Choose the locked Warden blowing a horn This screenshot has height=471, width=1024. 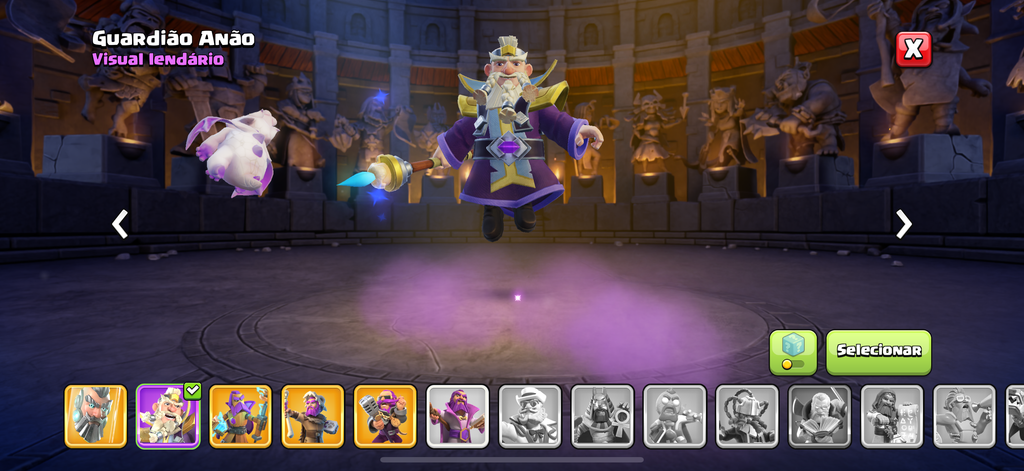[x=965, y=415]
